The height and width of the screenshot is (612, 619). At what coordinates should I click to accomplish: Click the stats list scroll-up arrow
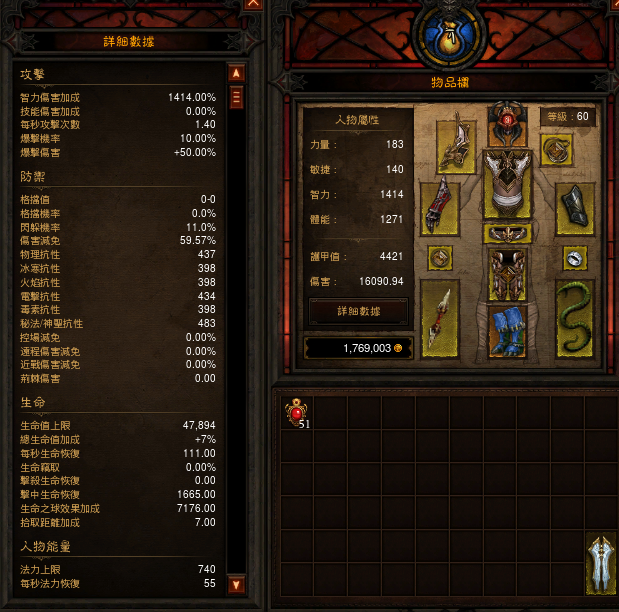click(x=237, y=73)
